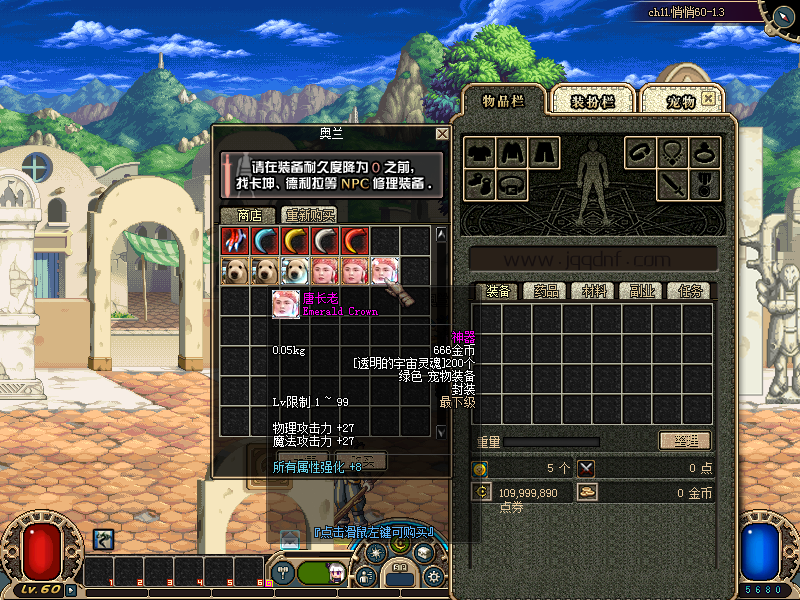Screen dimensions: 800x600
Task: Open the gear settings icon in HUD
Action: [x=433, y=576]
